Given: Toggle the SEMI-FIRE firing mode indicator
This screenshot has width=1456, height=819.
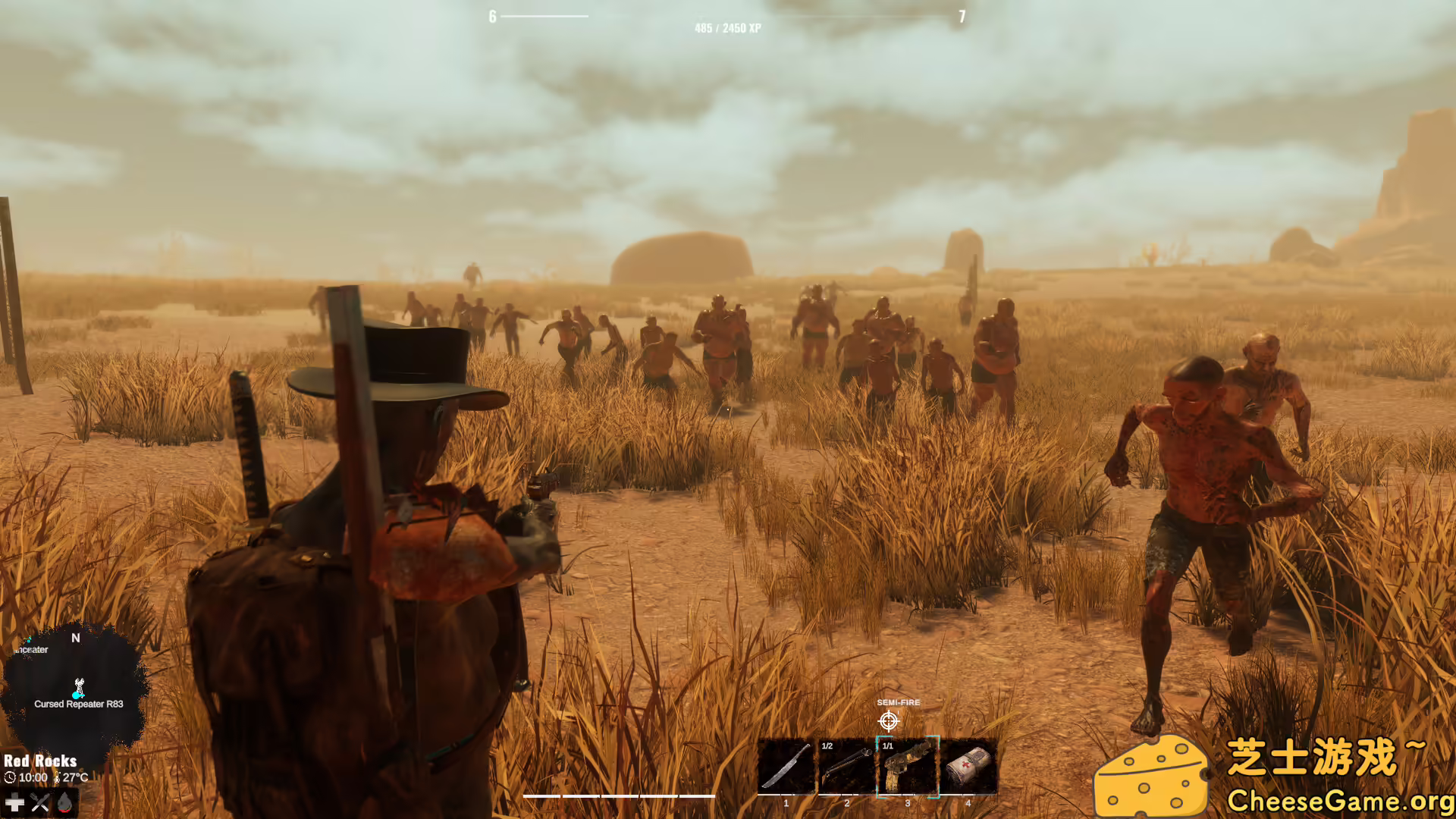Looking at the screenshot, I should 899,702.
